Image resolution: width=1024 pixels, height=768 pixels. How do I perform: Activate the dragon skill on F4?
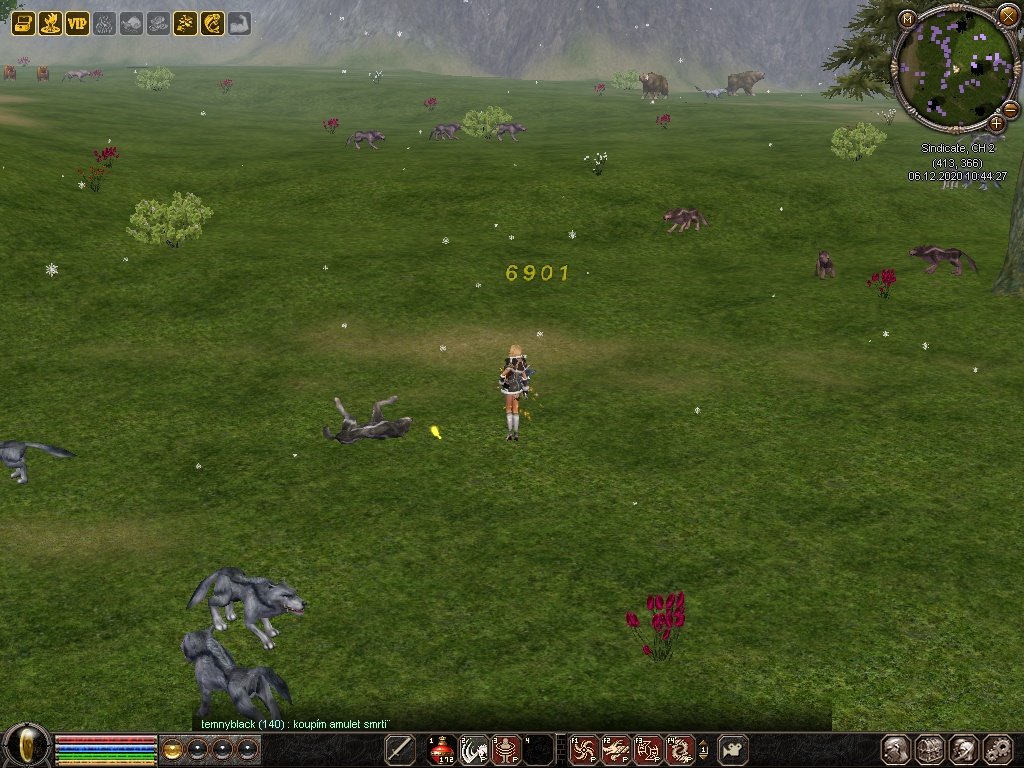pyautogui.click(x=680, y=749)
